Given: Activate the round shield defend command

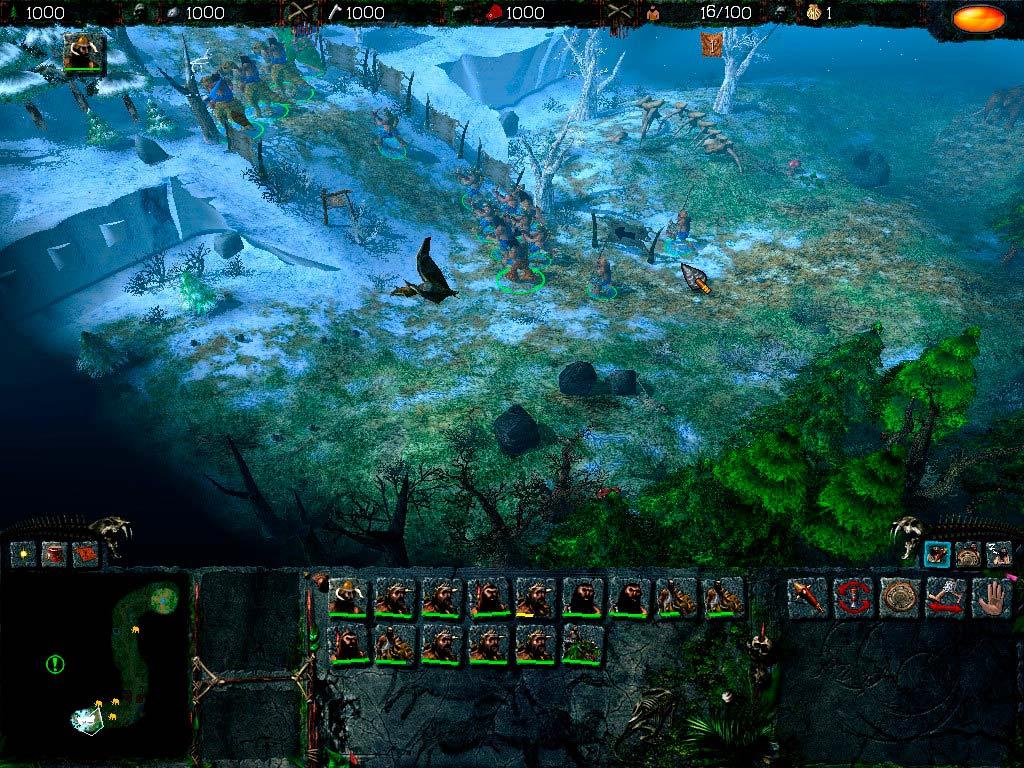Looking at the screenshot, I should (899, 597).
